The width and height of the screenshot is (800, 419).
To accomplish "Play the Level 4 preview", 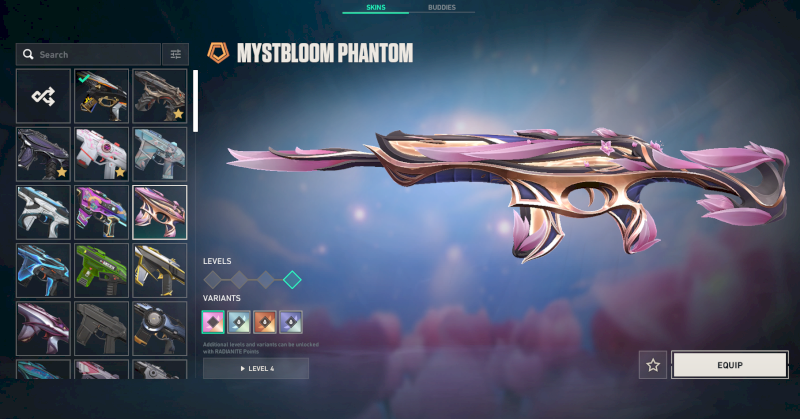I will pyautogui.click(x=256, y=369).
